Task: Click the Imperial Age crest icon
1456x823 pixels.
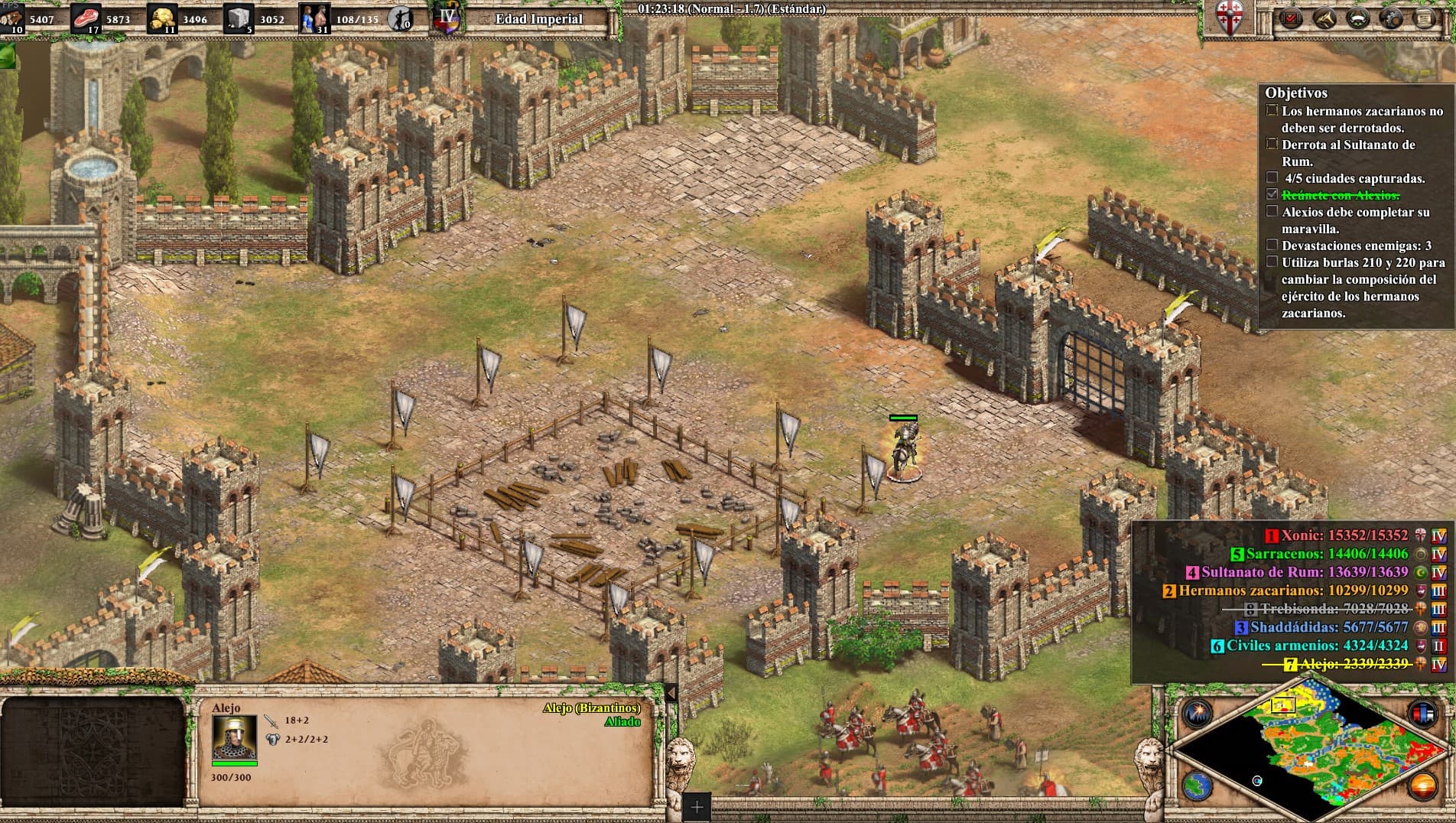Action: point(446,18)
